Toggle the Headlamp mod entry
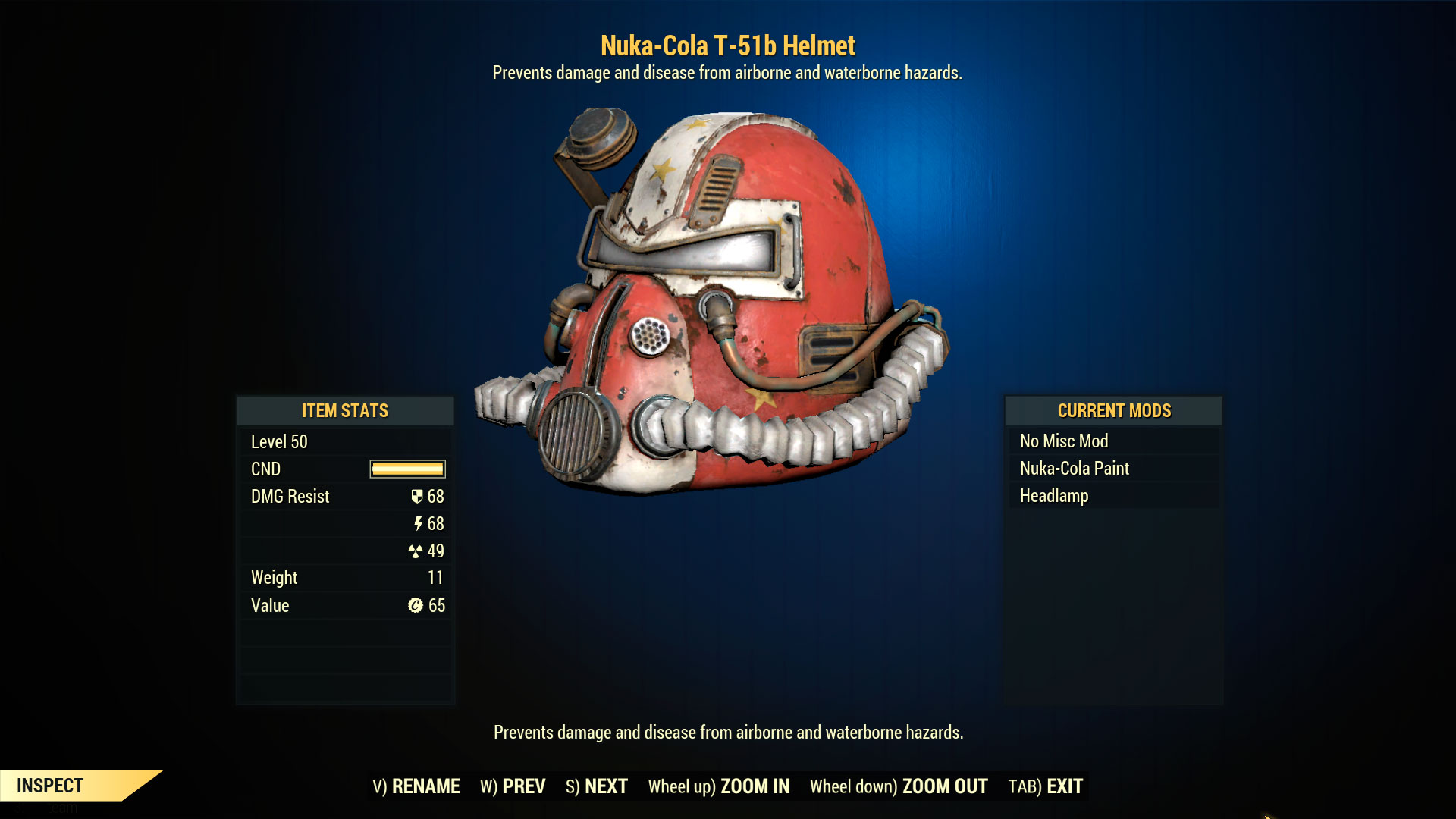 pos(1053,496)
